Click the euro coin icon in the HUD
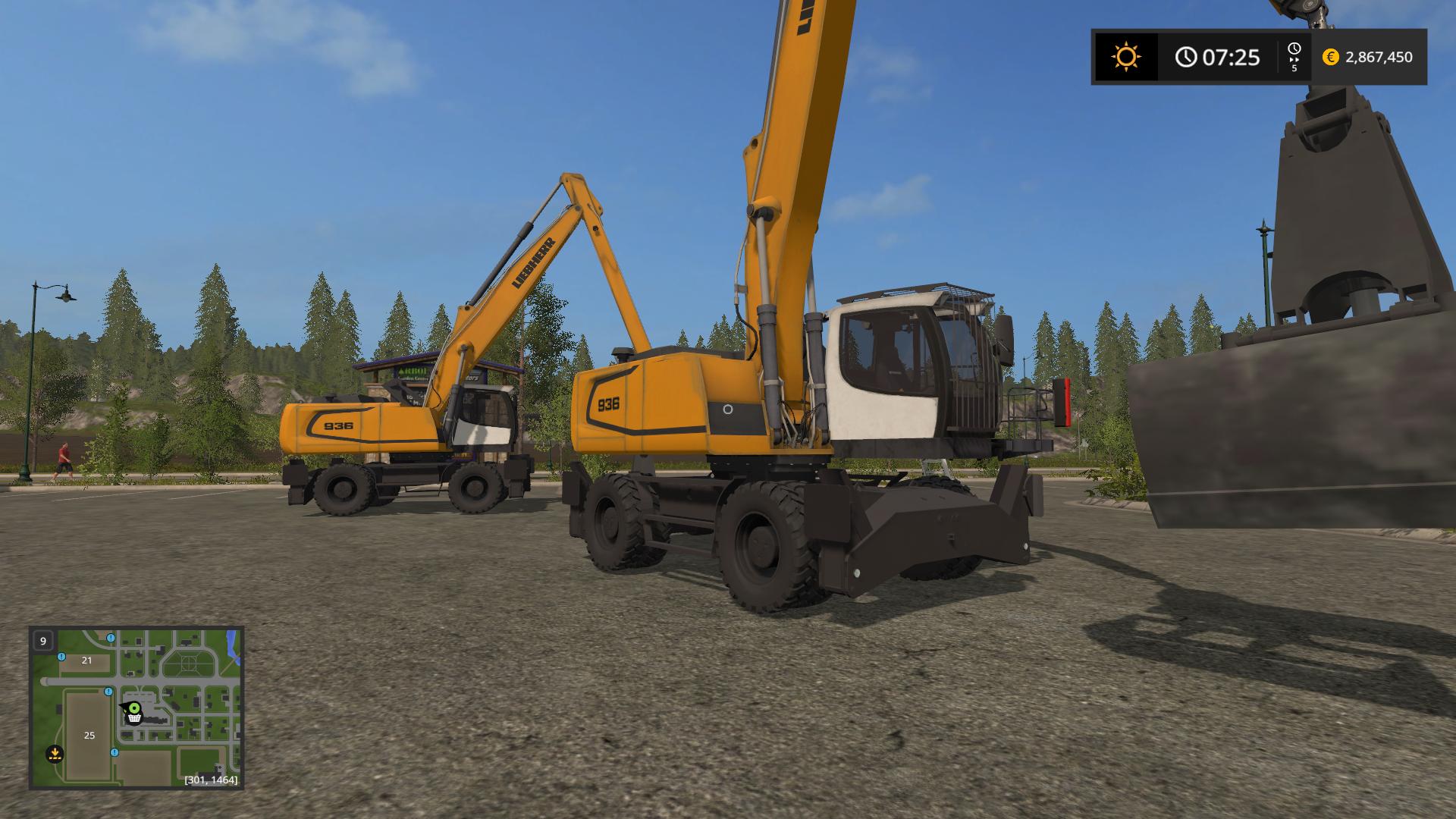The height and width of the screenshot is (819, 1456). [x=1330, y=57]
